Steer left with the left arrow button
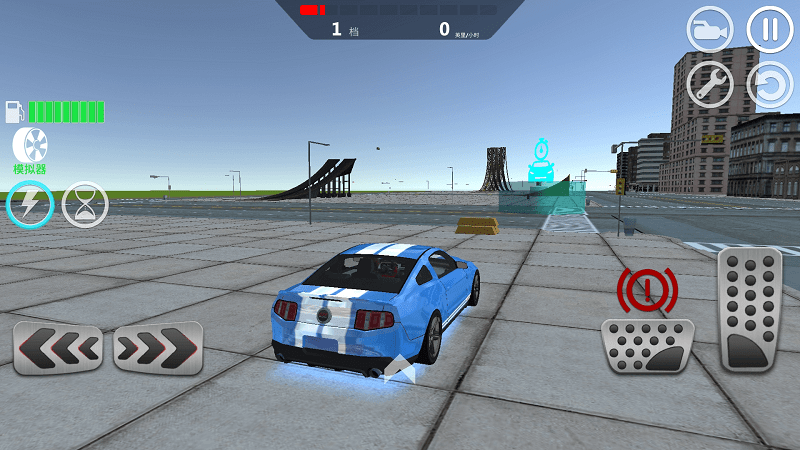 point(58,347)
